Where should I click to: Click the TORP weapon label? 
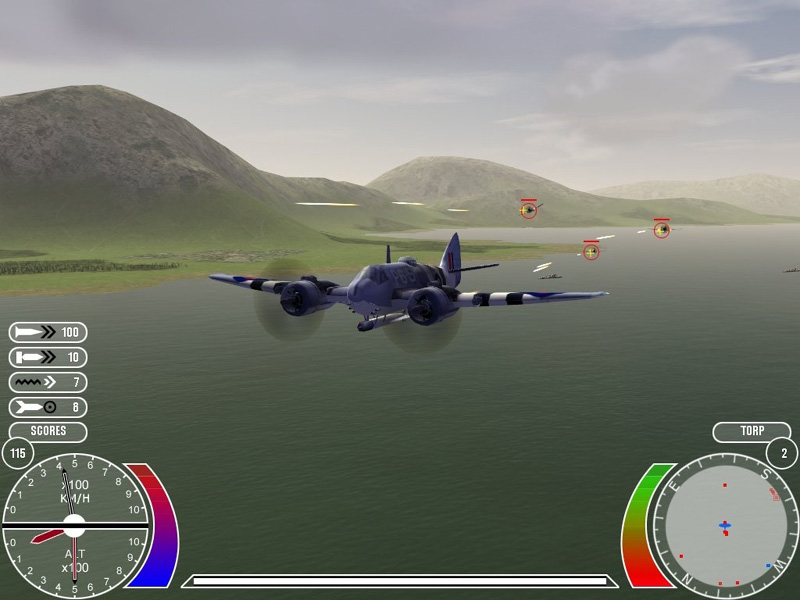752,432
